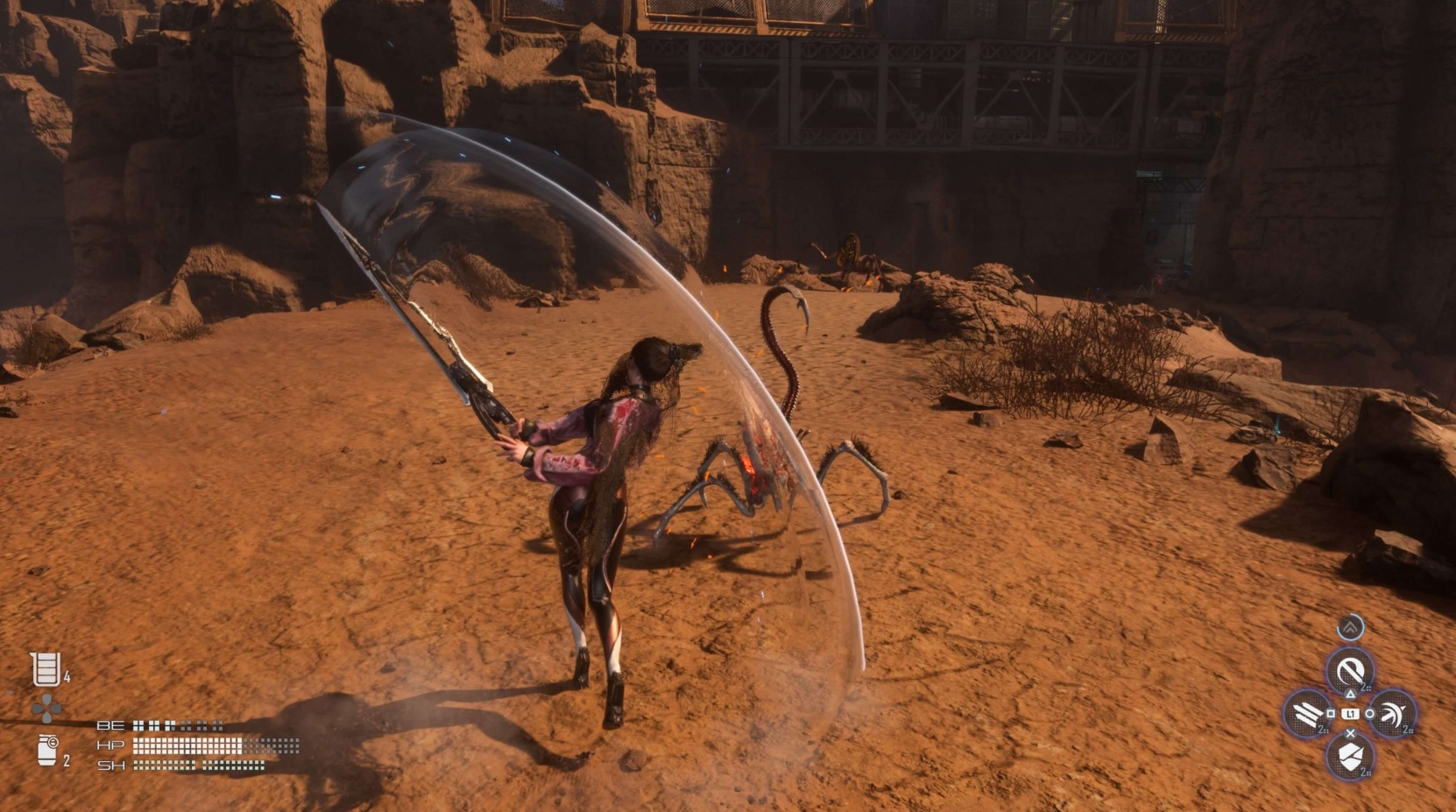Select the Triangle beta skill icon
The width and height of the screenshot is (1456, 812).
click(x=1351, y=669)
